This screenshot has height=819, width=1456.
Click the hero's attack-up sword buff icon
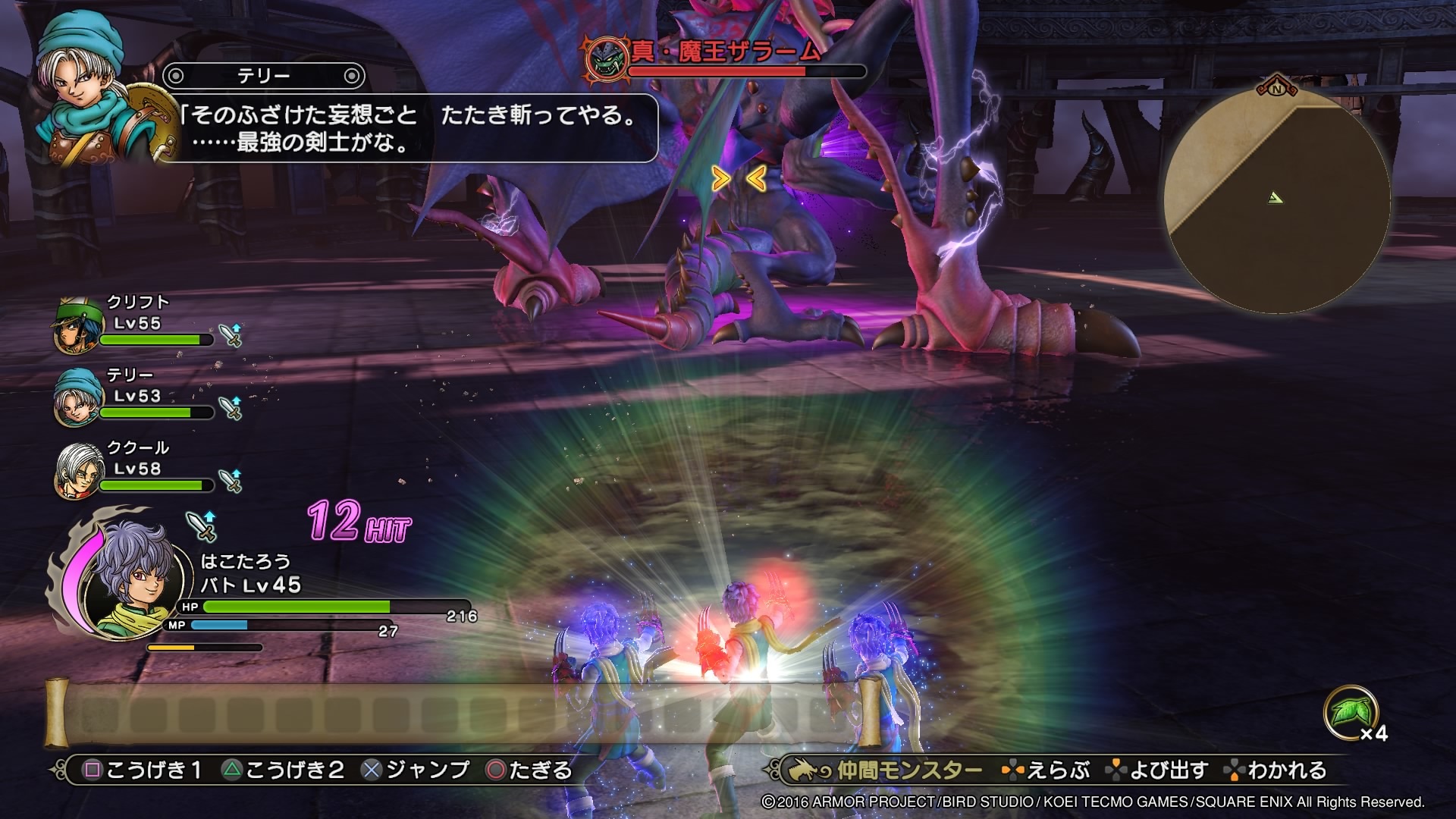tap(202, 525)
